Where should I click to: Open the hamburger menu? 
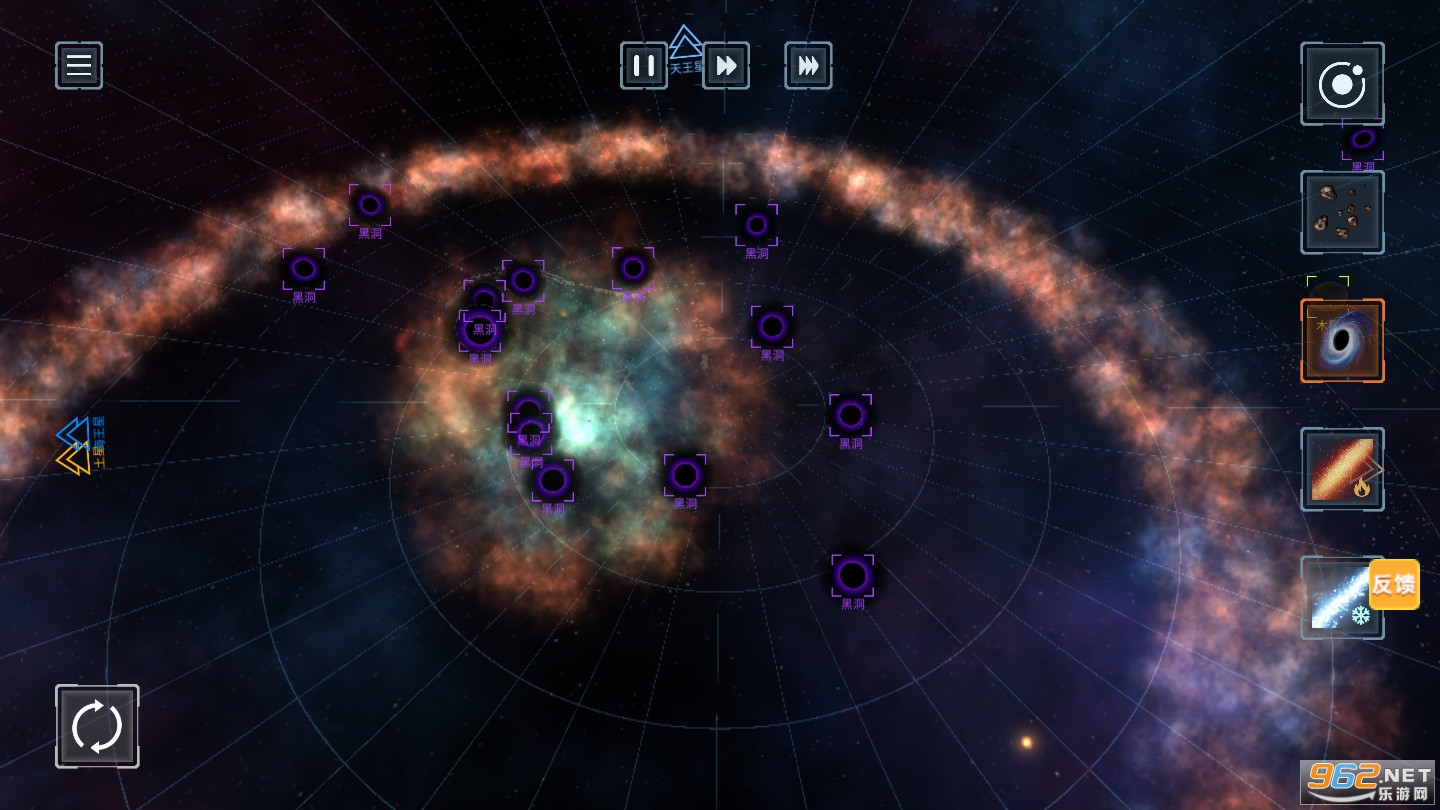pyautogui.click(x=79, y=66)
